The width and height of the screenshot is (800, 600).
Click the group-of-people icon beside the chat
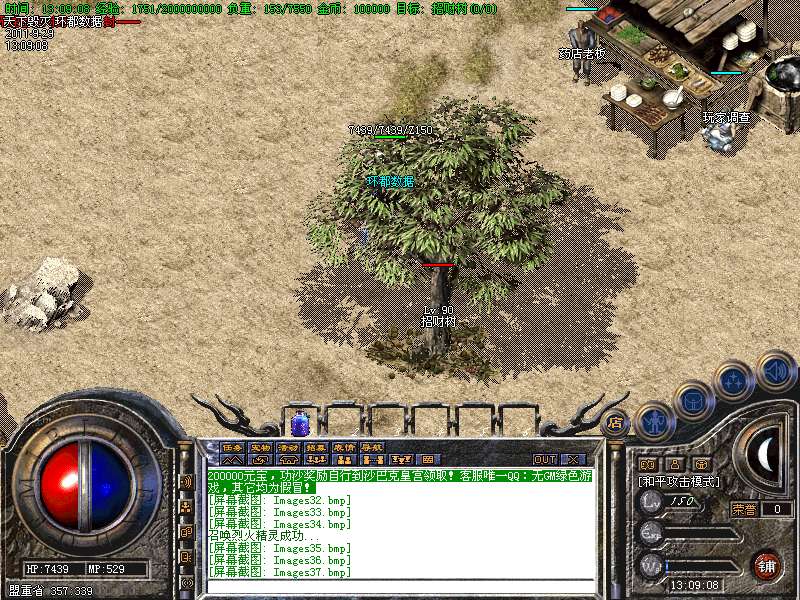pyautogui.click(x=187, y=506)
